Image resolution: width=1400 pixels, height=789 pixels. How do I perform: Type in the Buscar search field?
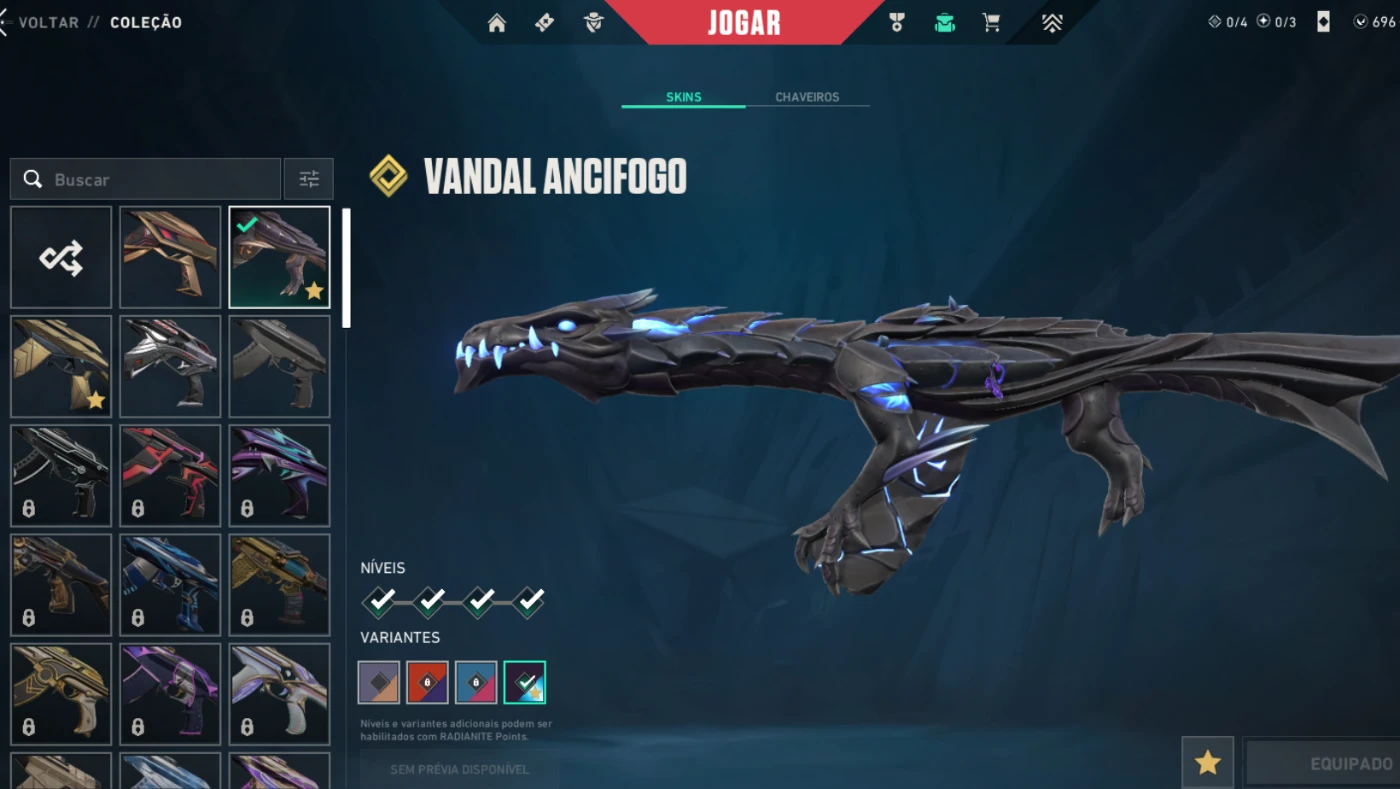[160, 180]
